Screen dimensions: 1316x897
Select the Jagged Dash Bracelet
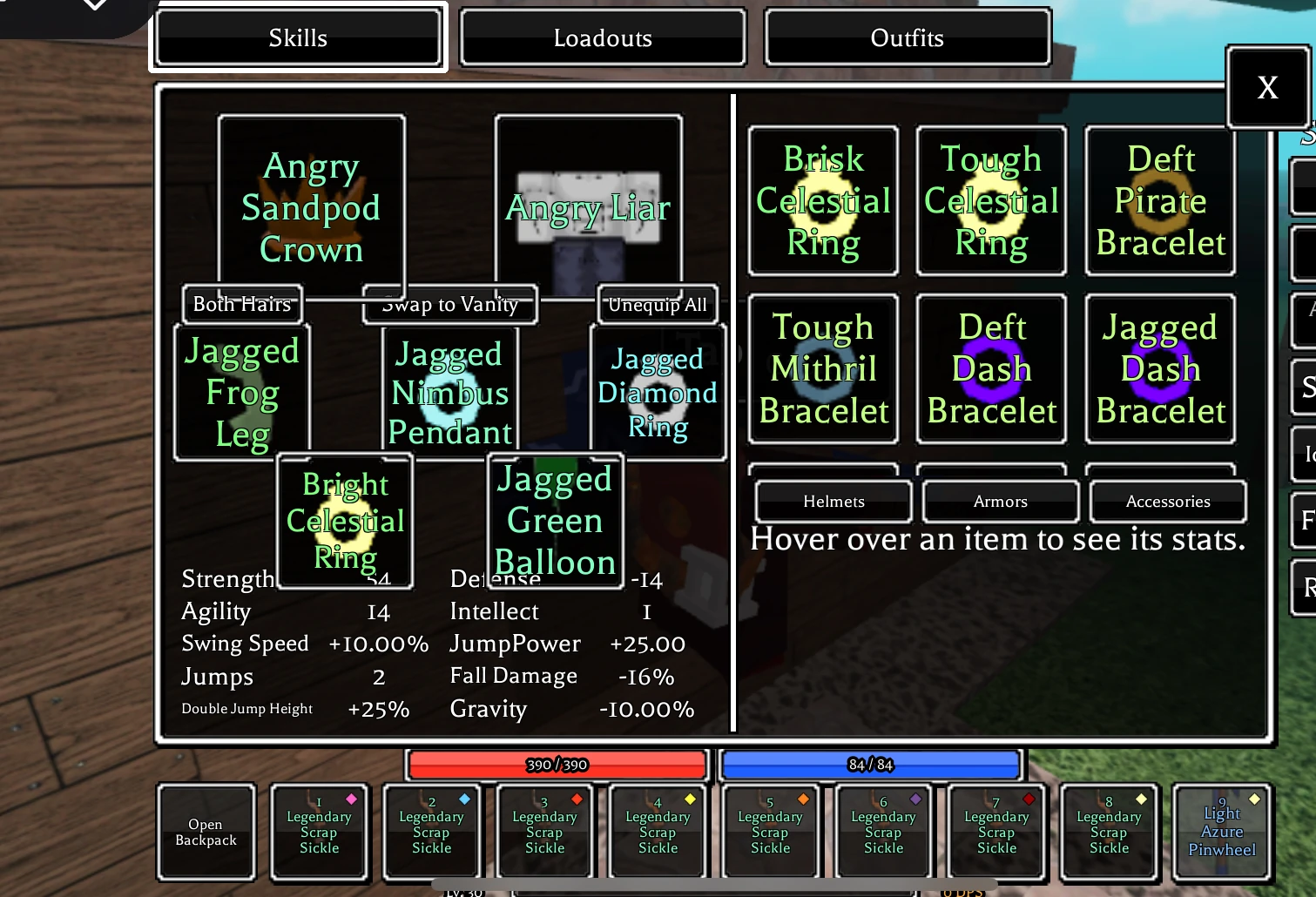pos(1159,368)
